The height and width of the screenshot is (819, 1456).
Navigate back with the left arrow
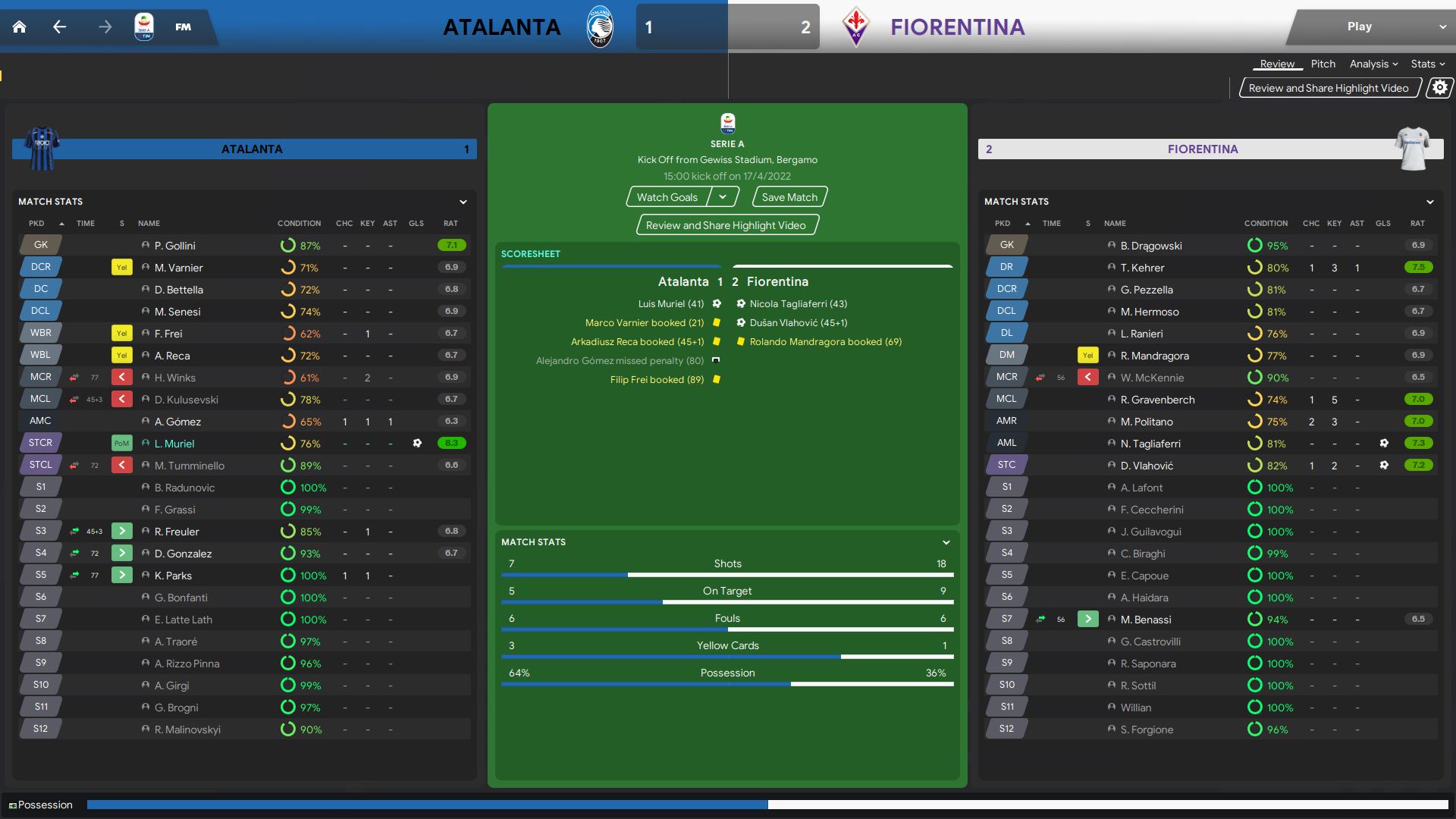[x=59, y=27]
